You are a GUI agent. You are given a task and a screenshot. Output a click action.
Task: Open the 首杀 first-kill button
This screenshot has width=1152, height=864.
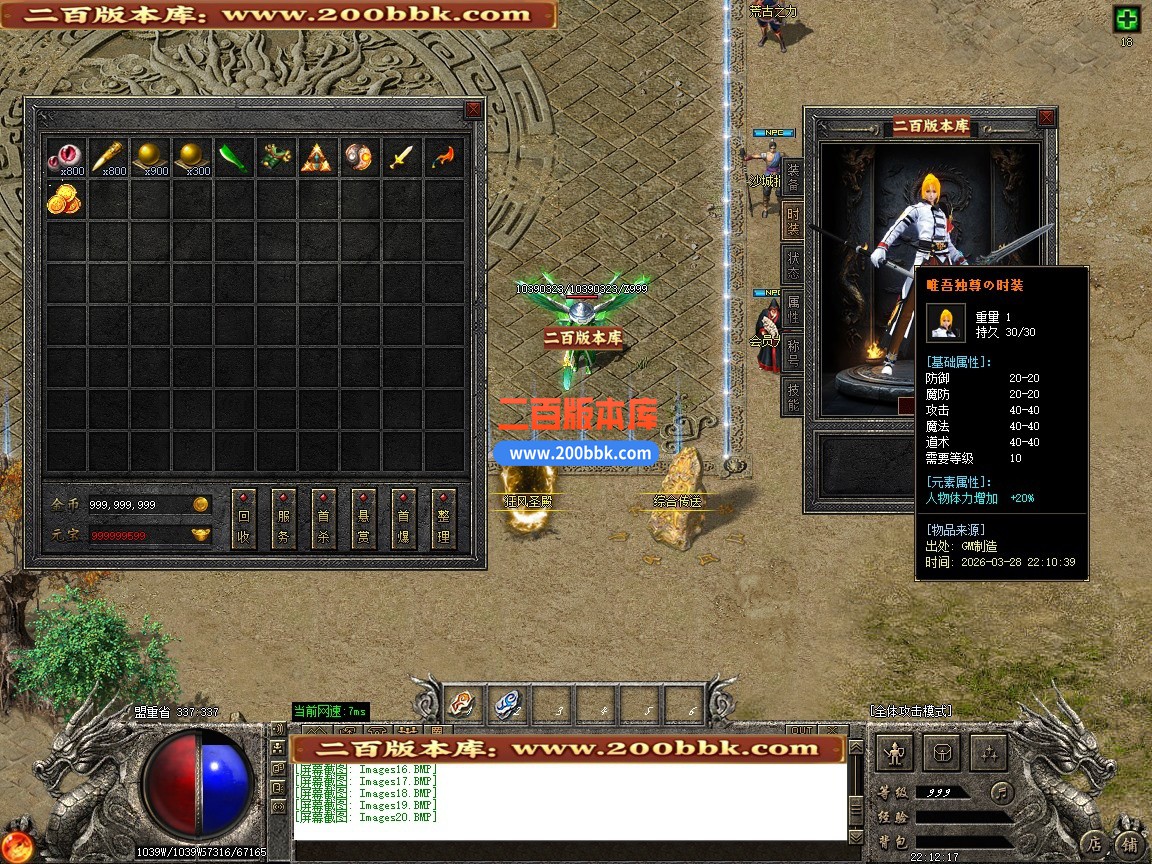pos(324,520)
